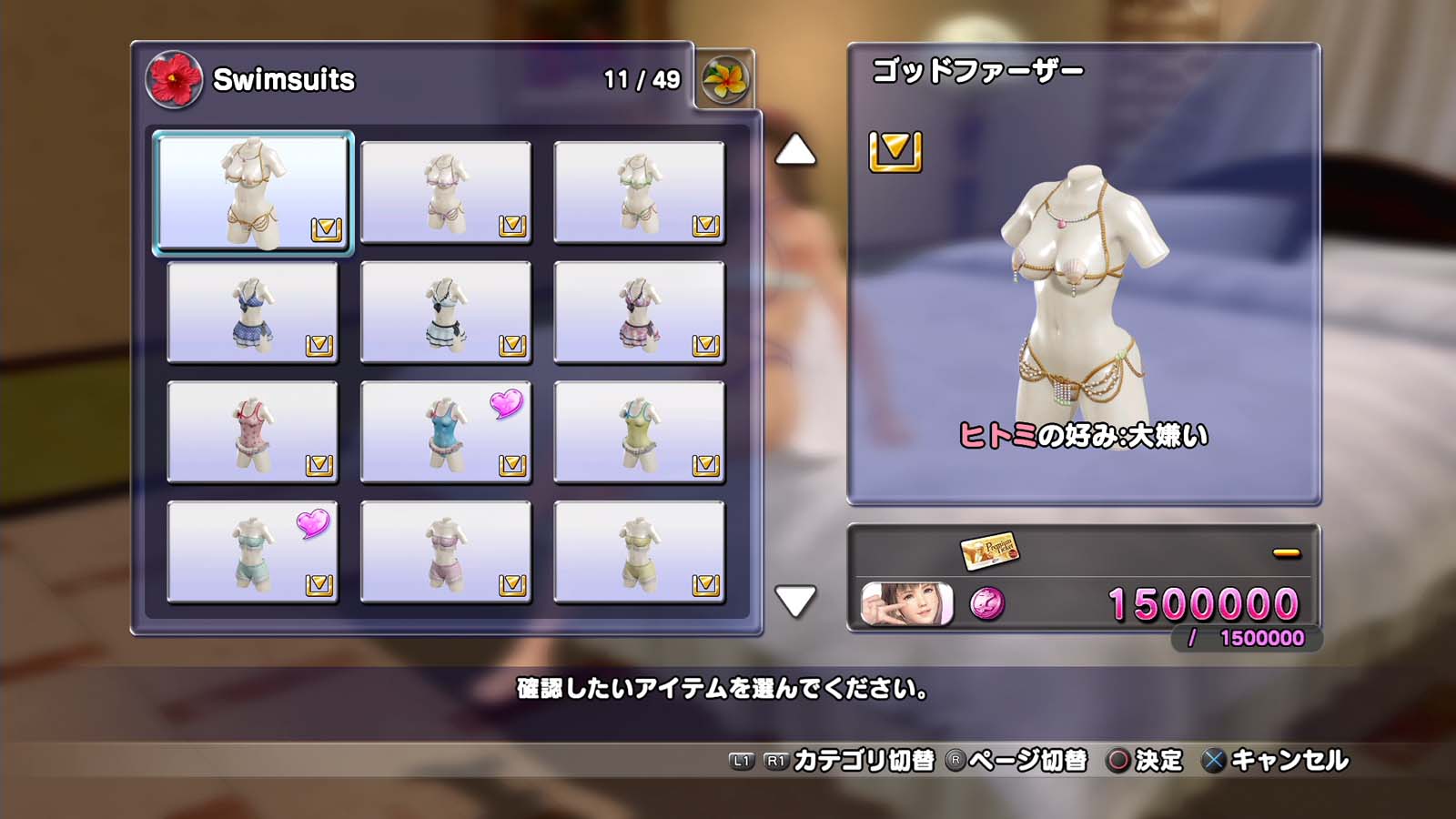The height and width of the screenshot is (819, 1456).
Task: Select the blue one-piece with heart badge
Action: pyautogui.click(x=446, y=432)
